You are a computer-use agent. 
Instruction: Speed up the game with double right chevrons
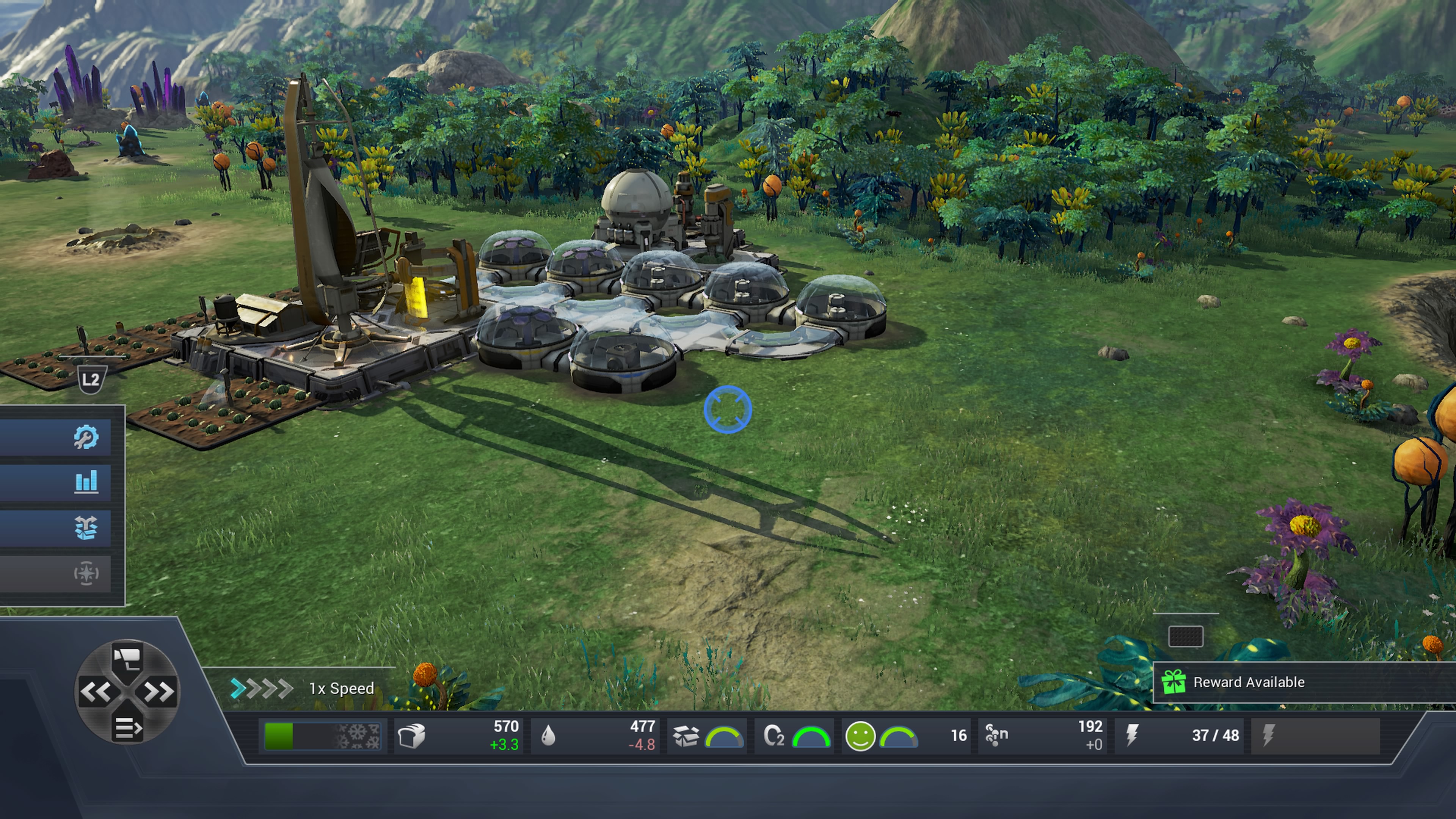pos(159,692)
